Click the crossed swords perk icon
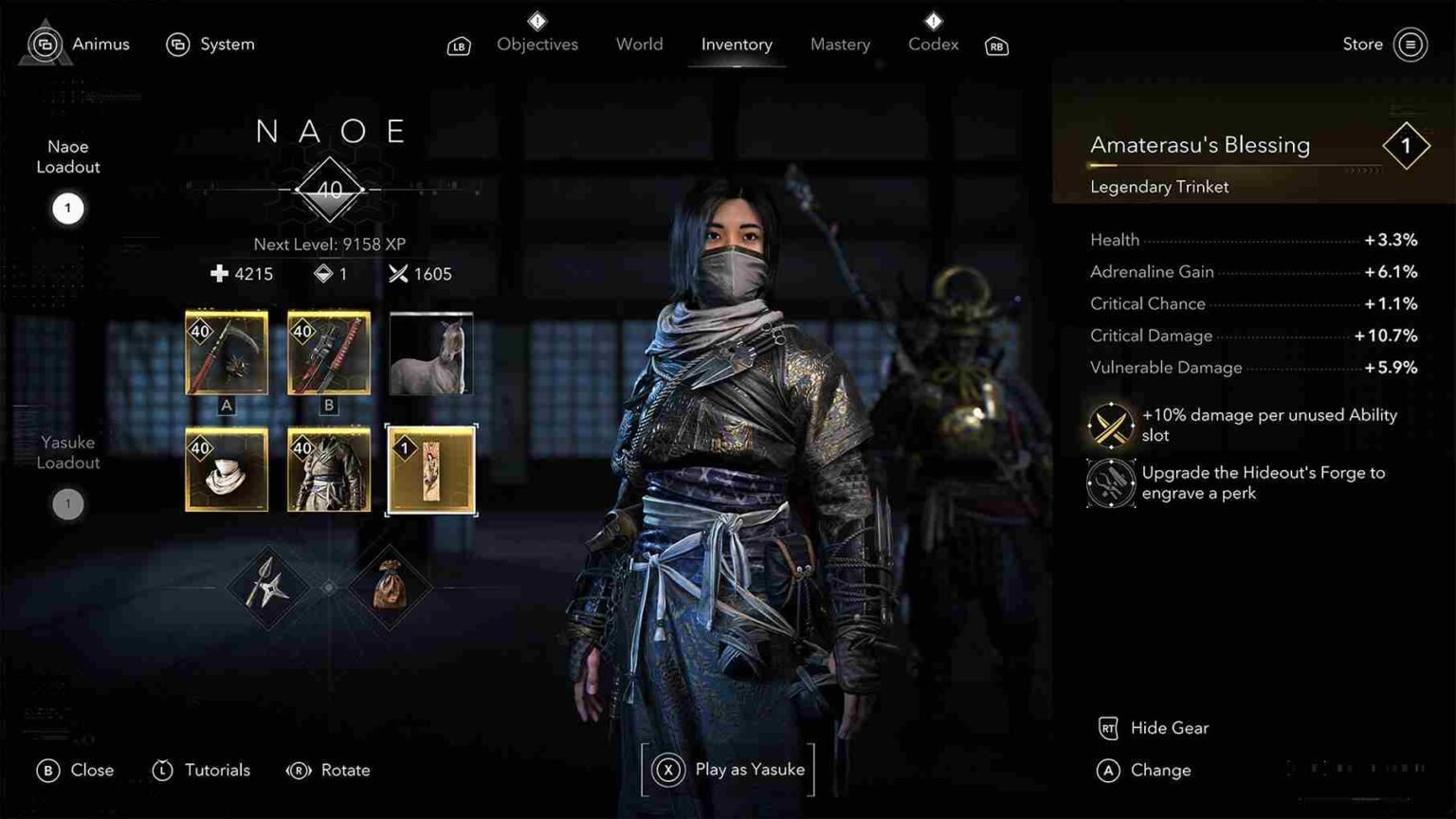Image resolution: width=1456 pixels, height=819 pixels. pyautogui.click(x=1110, y=424)
